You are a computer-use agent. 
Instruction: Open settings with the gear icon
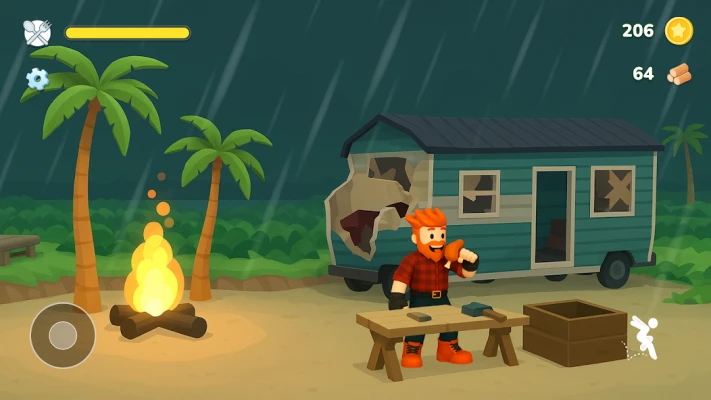[x=37, y=78]
